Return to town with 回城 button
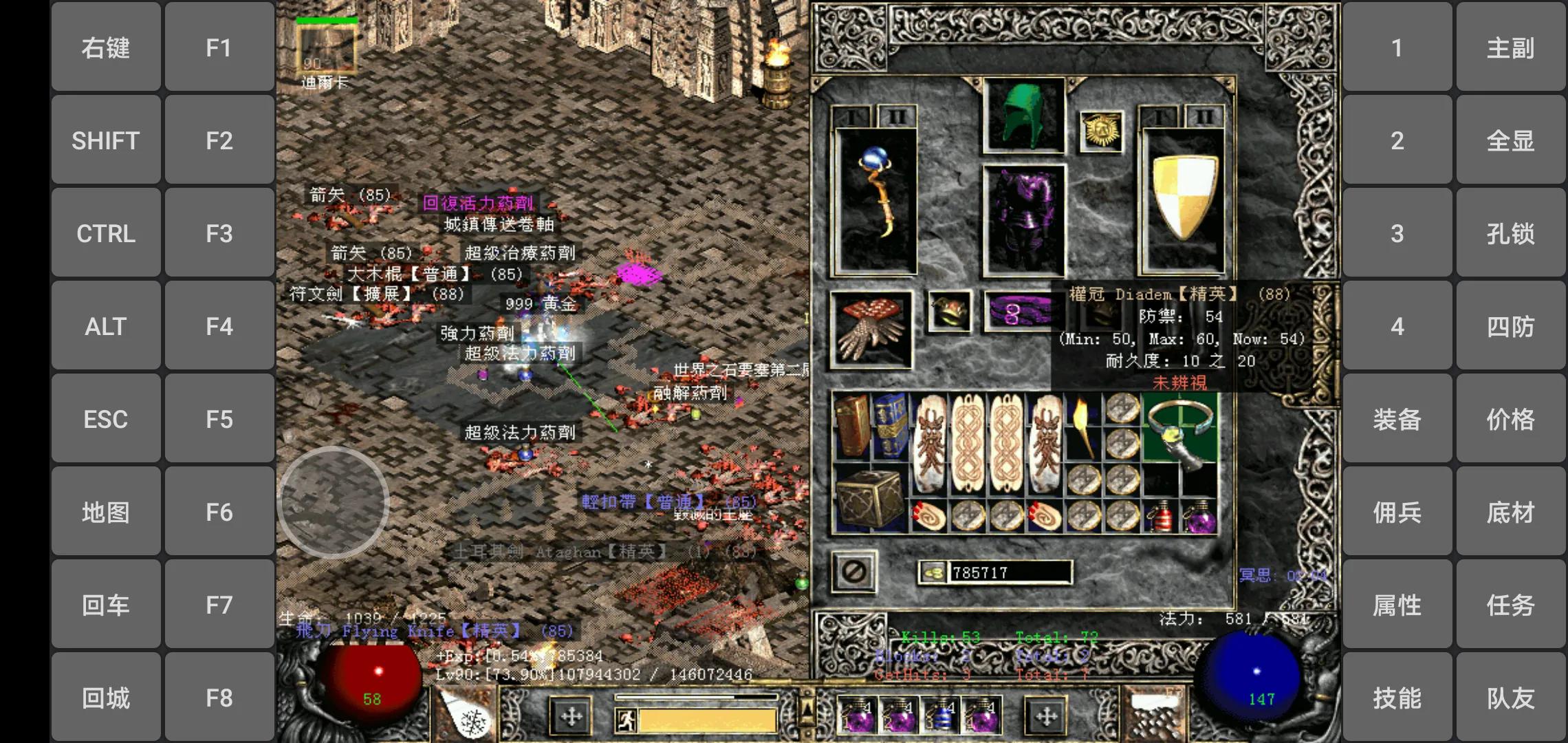Image resolution: width=1568 pixels, height=743 pixels. [x=106, y=698]
